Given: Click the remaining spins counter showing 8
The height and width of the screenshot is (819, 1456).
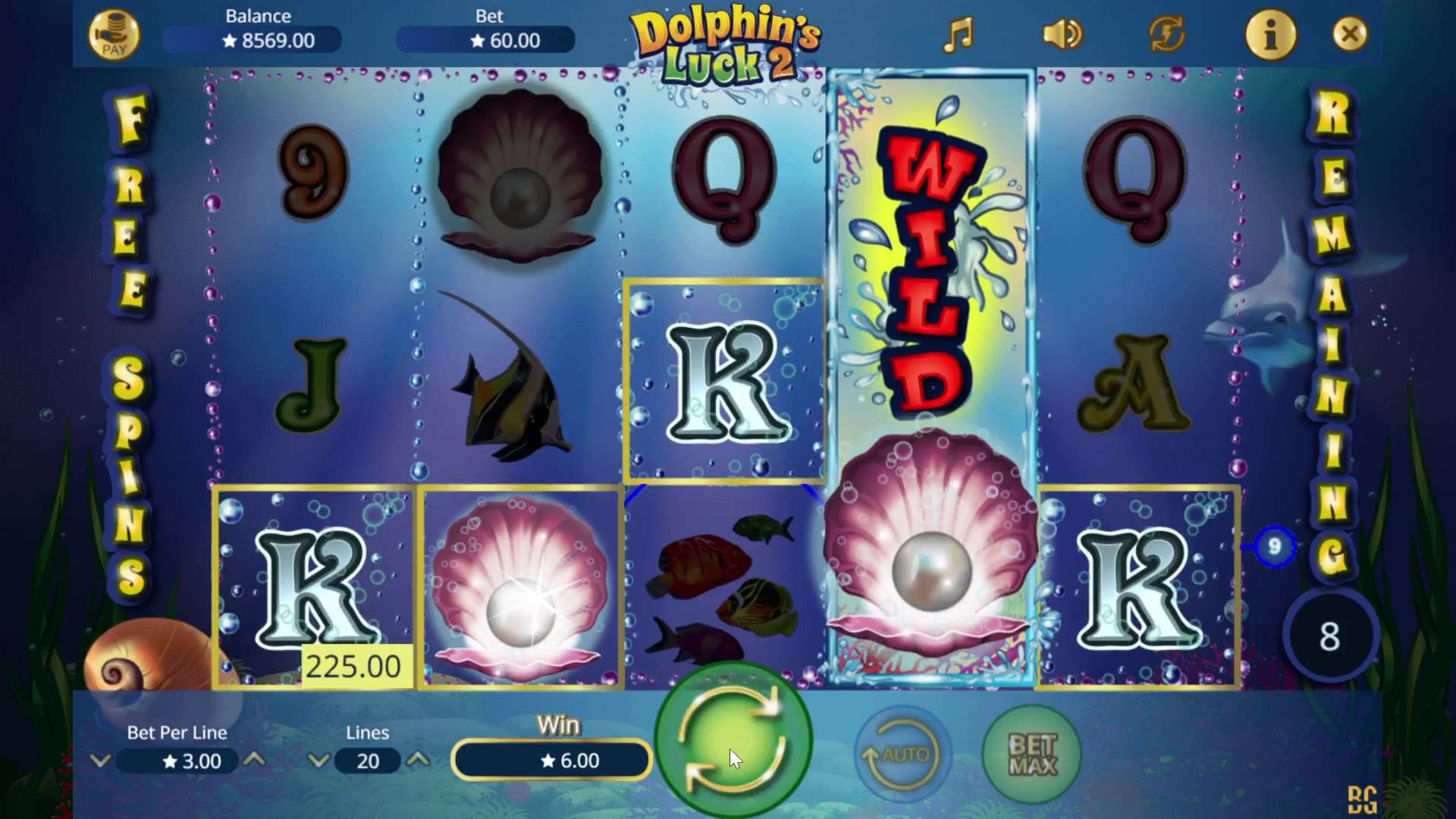Looking at the screenshot, I should point(1331,635).
